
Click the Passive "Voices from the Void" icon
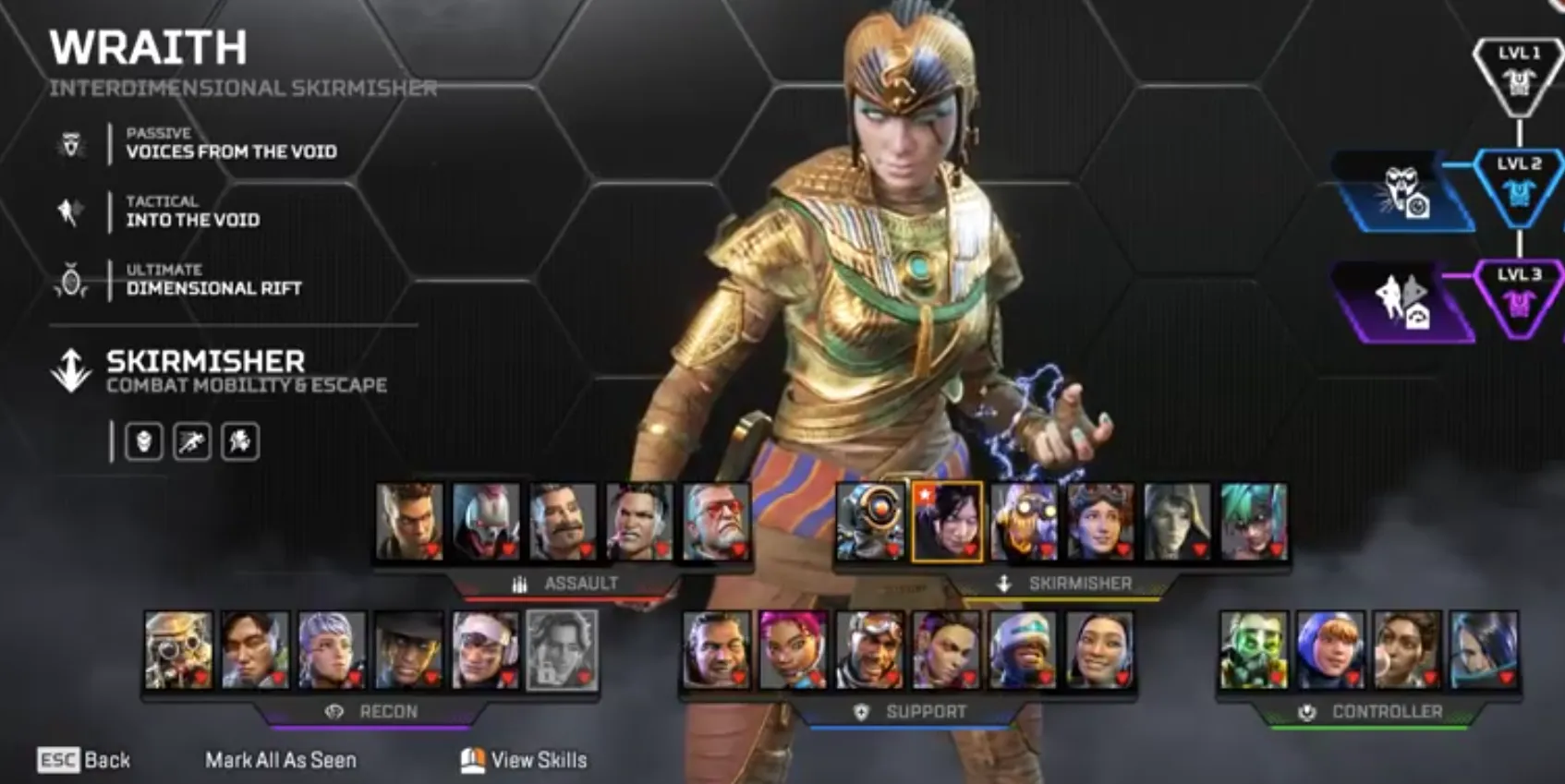pos(70,143)
